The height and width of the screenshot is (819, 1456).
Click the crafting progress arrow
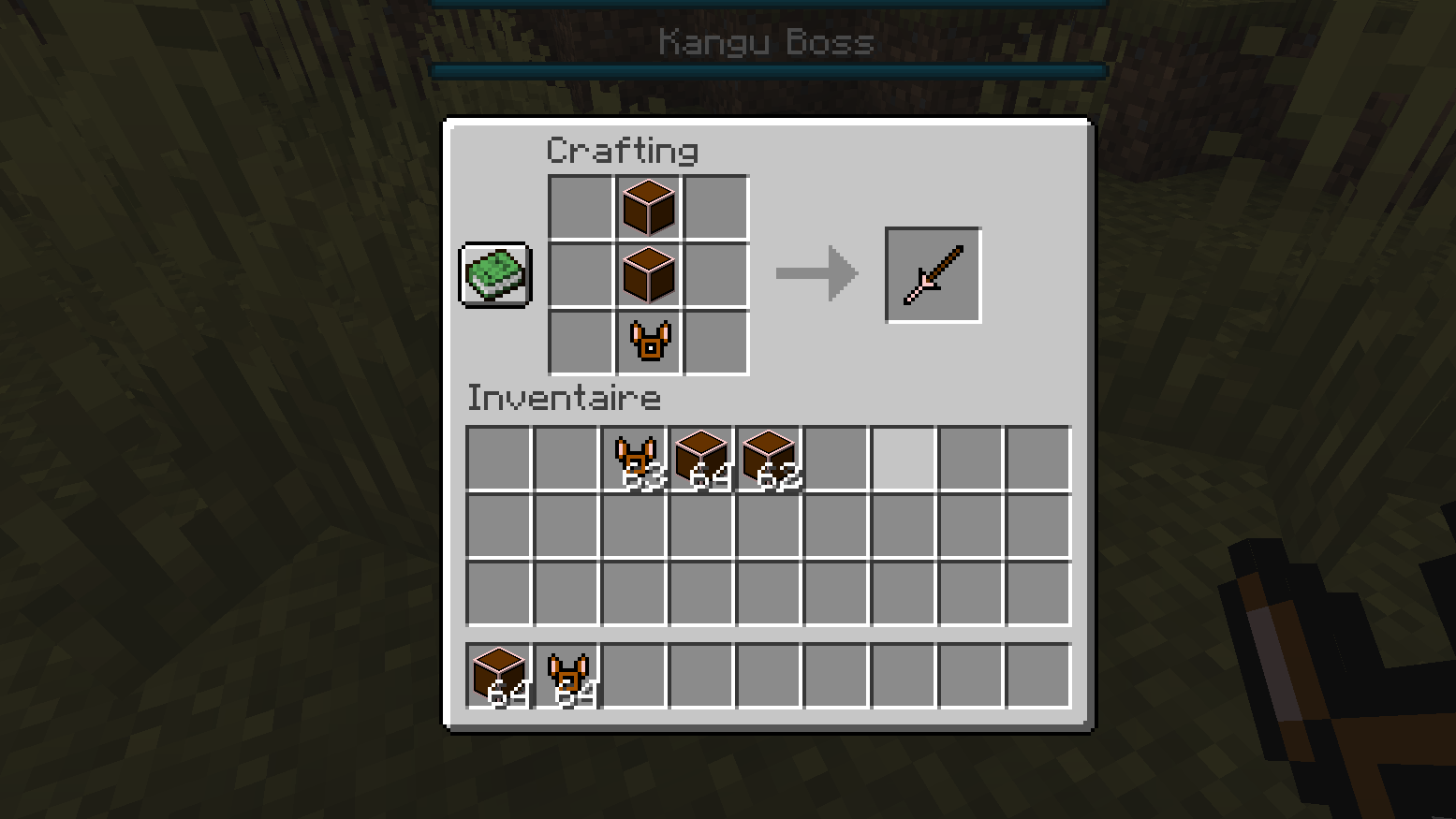point(816,273)
